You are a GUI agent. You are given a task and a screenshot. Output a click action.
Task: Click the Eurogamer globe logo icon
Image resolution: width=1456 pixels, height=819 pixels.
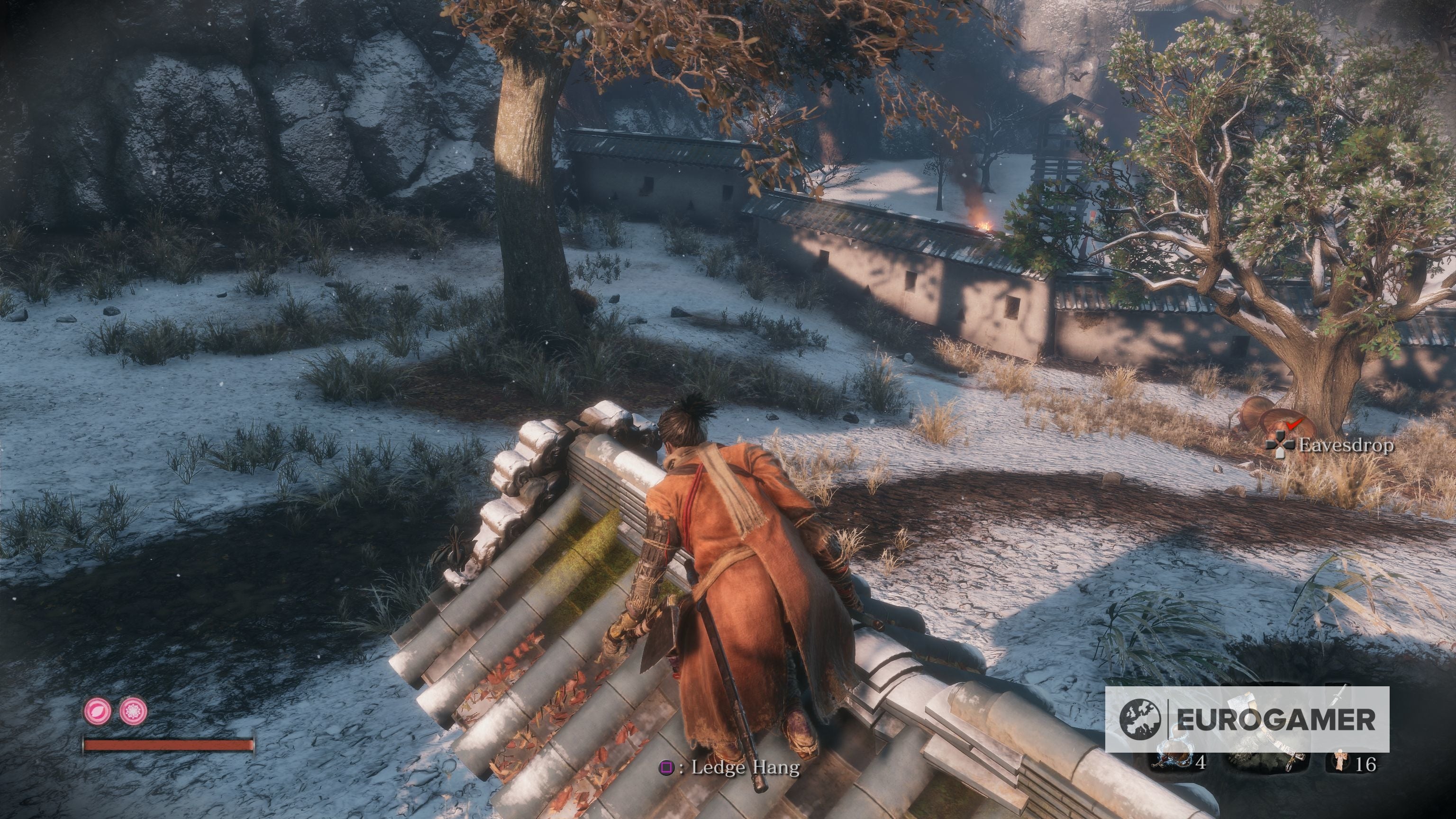pyautogui.click(x=1141, y=719)
